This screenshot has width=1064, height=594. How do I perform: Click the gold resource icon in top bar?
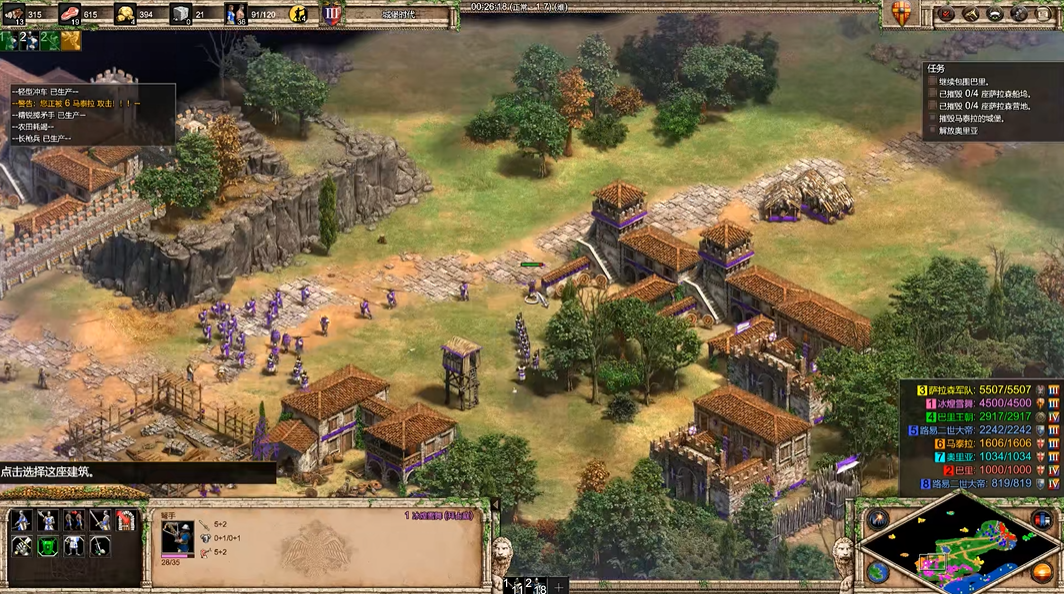click(127, 14)
